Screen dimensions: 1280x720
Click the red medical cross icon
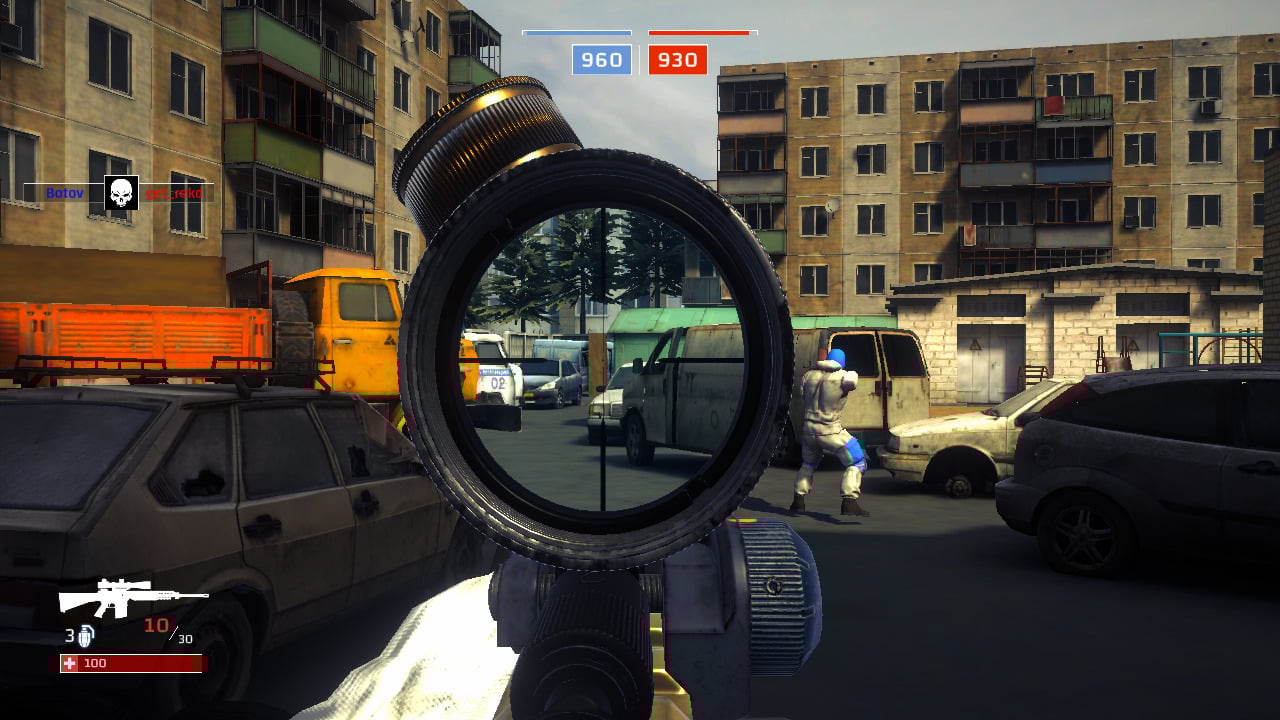pyautogui.click(x=69, y=661)
